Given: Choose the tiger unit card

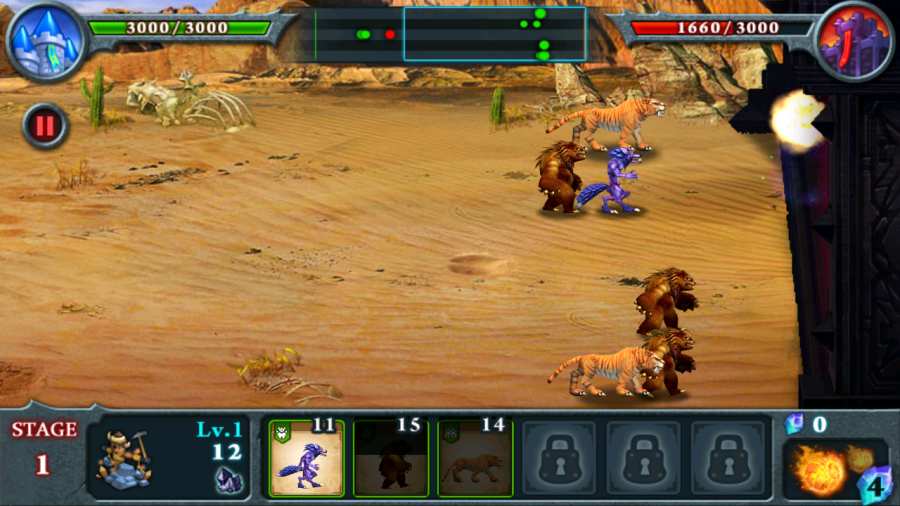Looking at the screenshot, I should point(475,459).
